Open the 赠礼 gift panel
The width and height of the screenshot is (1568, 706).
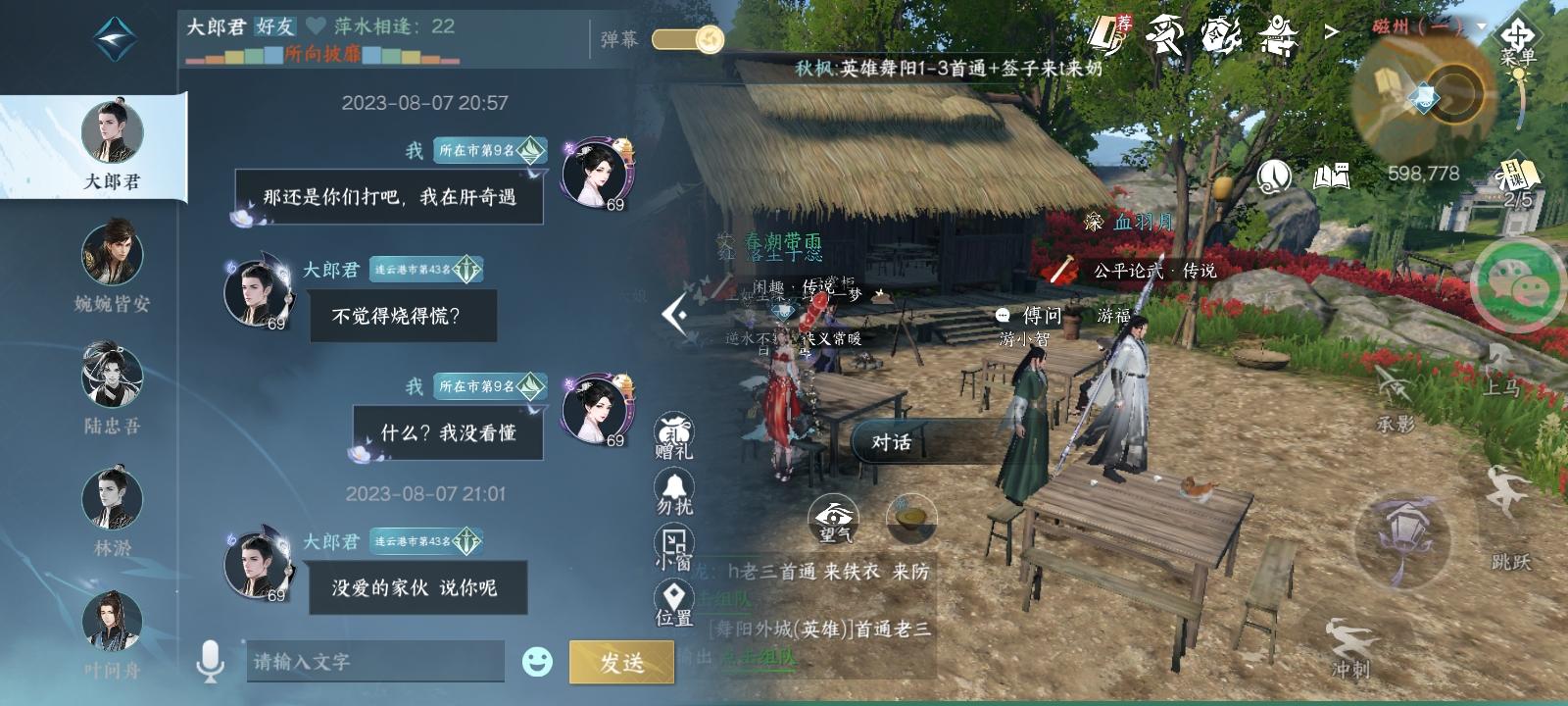point(676,429)
